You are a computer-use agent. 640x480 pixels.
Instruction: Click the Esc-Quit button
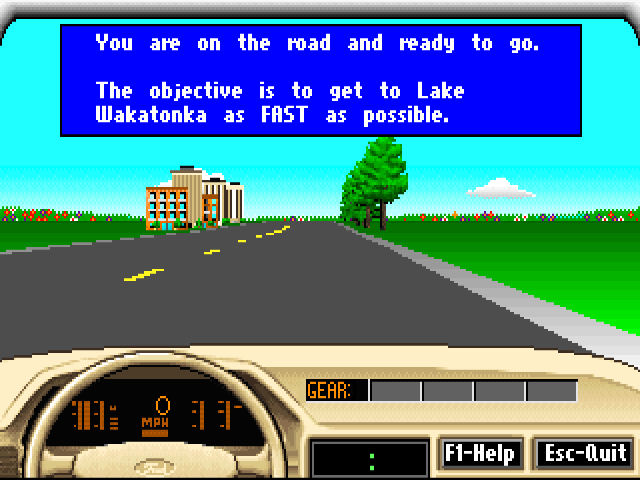585,453
